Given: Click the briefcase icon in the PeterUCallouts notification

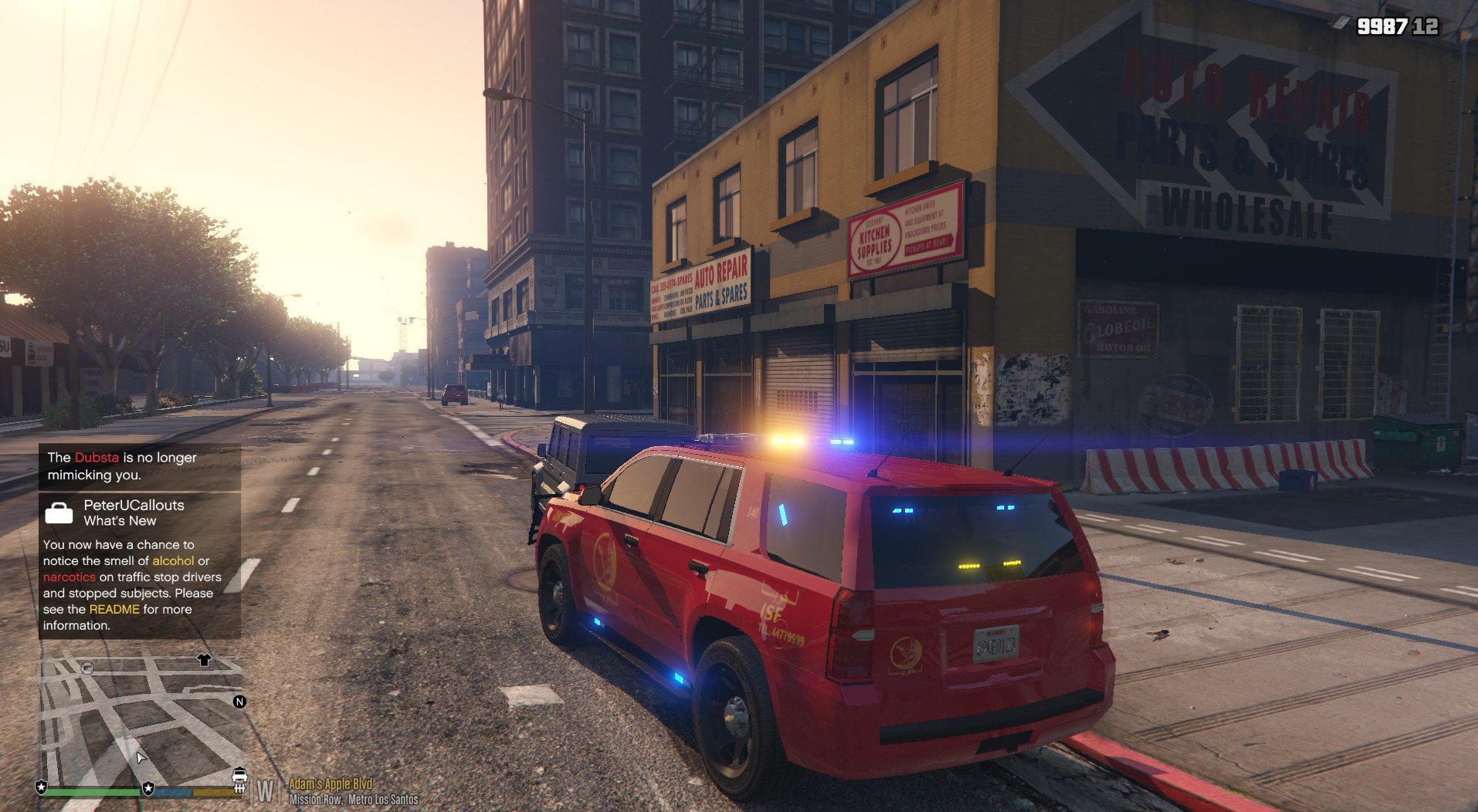Looking at the screenshot, I should (x=59, y=513).
